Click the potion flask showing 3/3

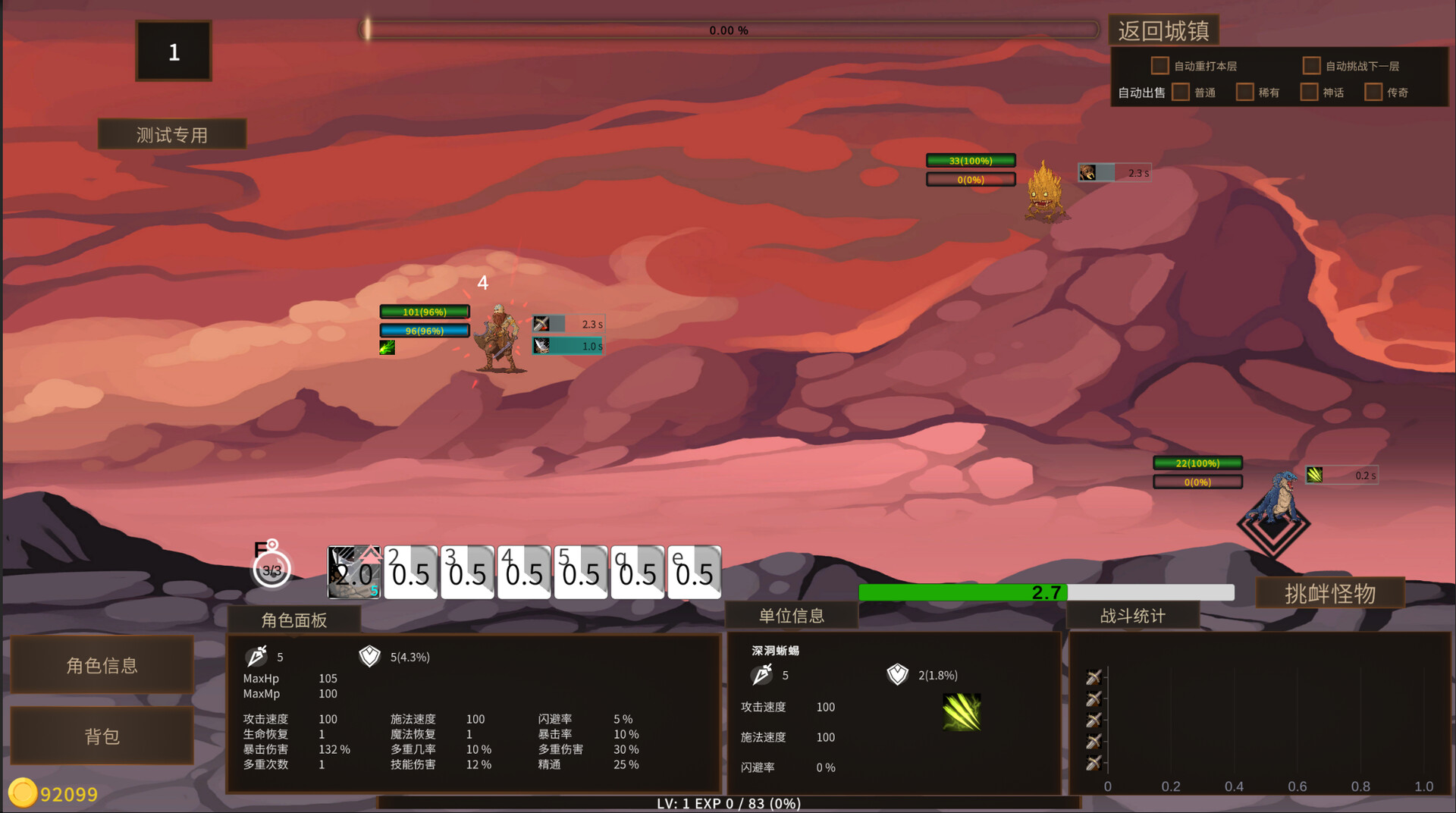point(271,569)
